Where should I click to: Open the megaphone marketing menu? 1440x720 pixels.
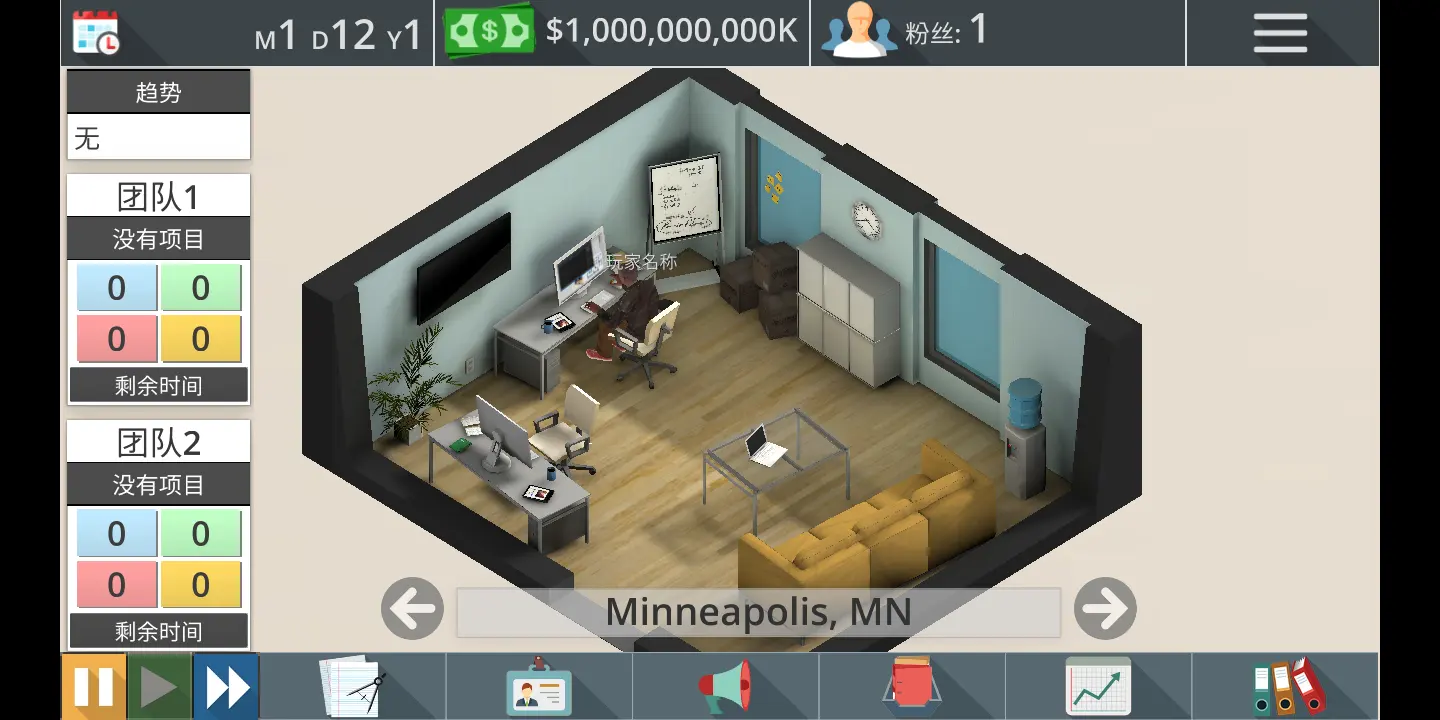(725, 687)
